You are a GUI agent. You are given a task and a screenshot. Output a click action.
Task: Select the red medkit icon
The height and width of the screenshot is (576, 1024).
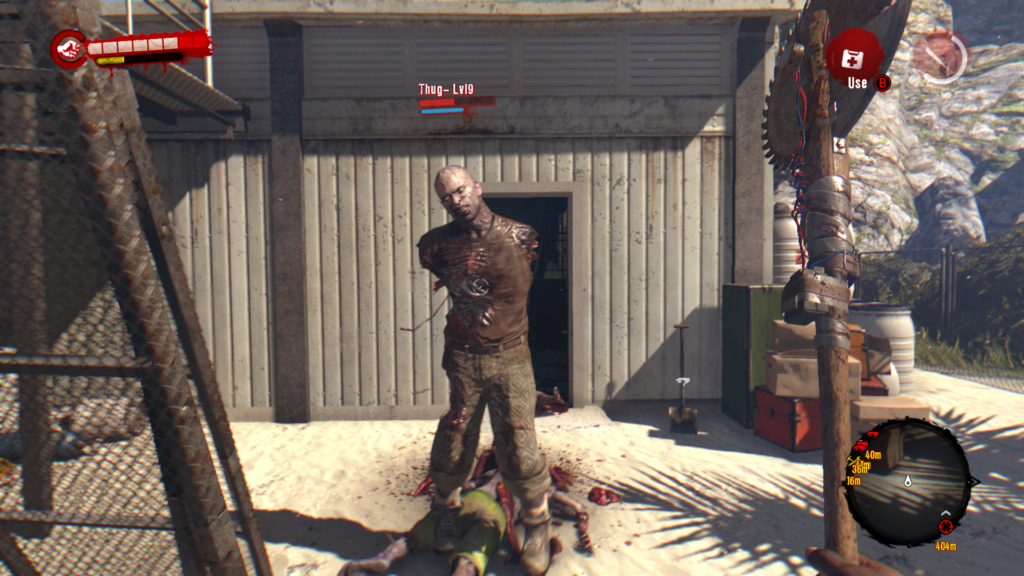click(854, 56)
